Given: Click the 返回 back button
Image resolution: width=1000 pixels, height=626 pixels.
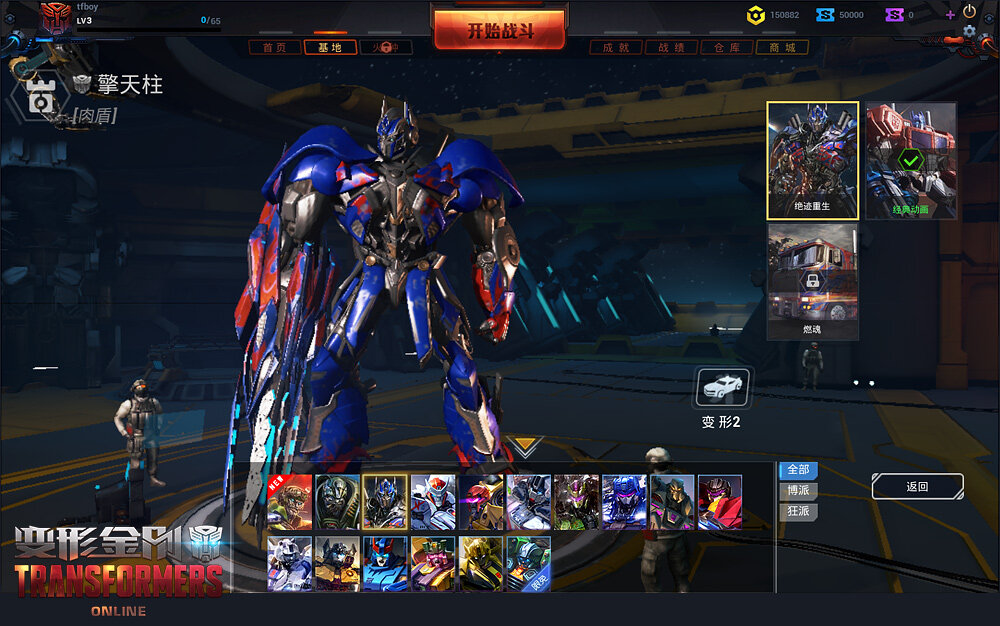Looking at the screenshot, I should click(x=917, y=487).
